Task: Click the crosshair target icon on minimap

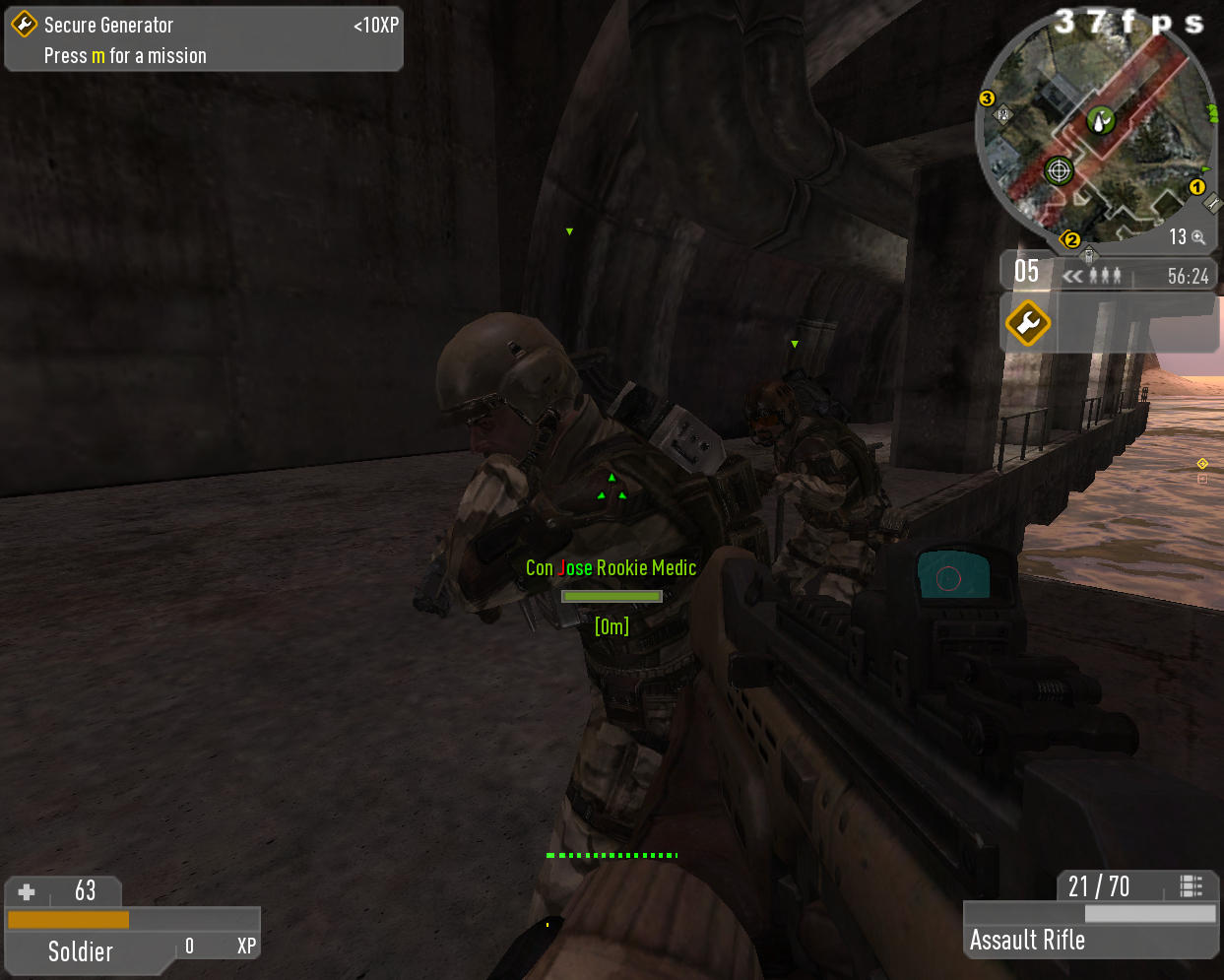Action: click(1059, 170)
